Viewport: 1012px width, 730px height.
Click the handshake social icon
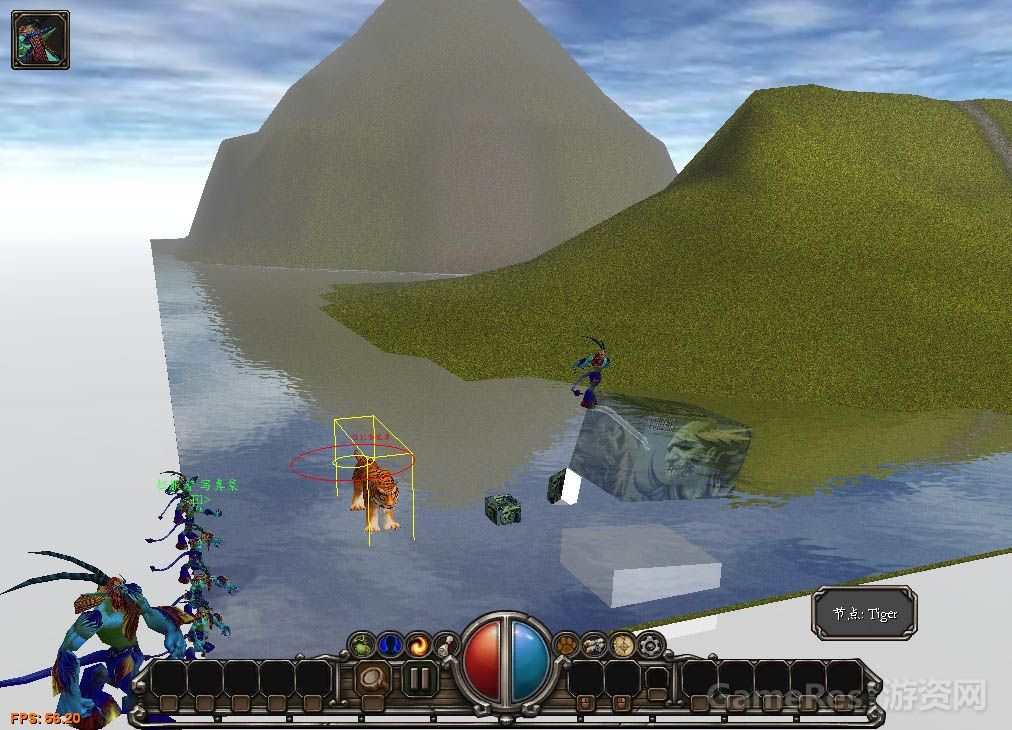(595, 645)
